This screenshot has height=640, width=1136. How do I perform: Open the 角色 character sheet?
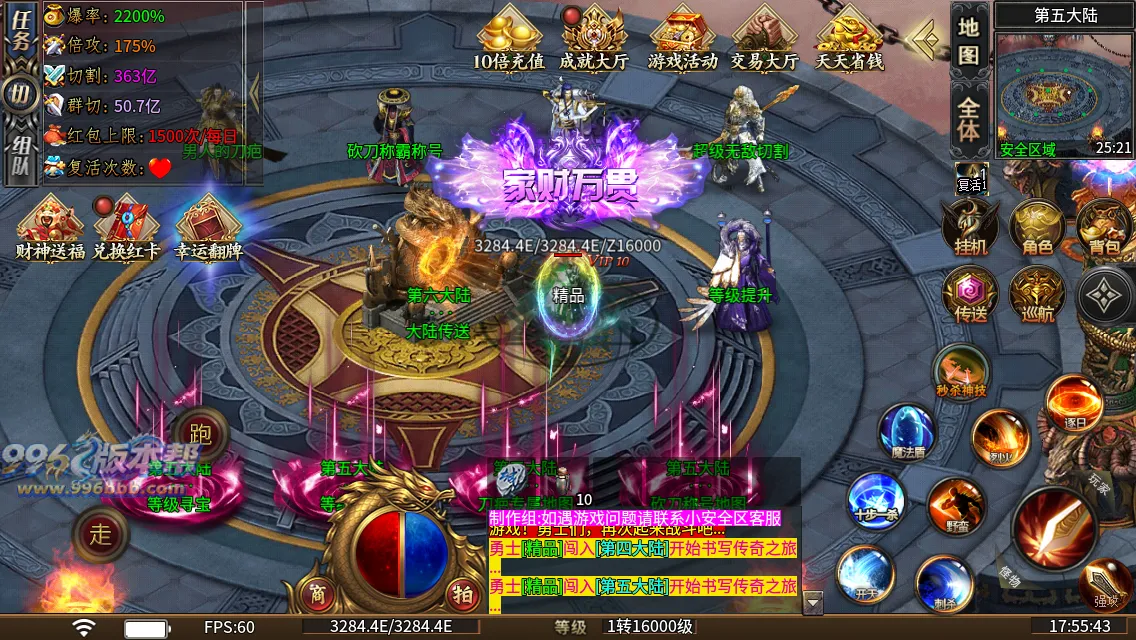[x=1037, y=226]
